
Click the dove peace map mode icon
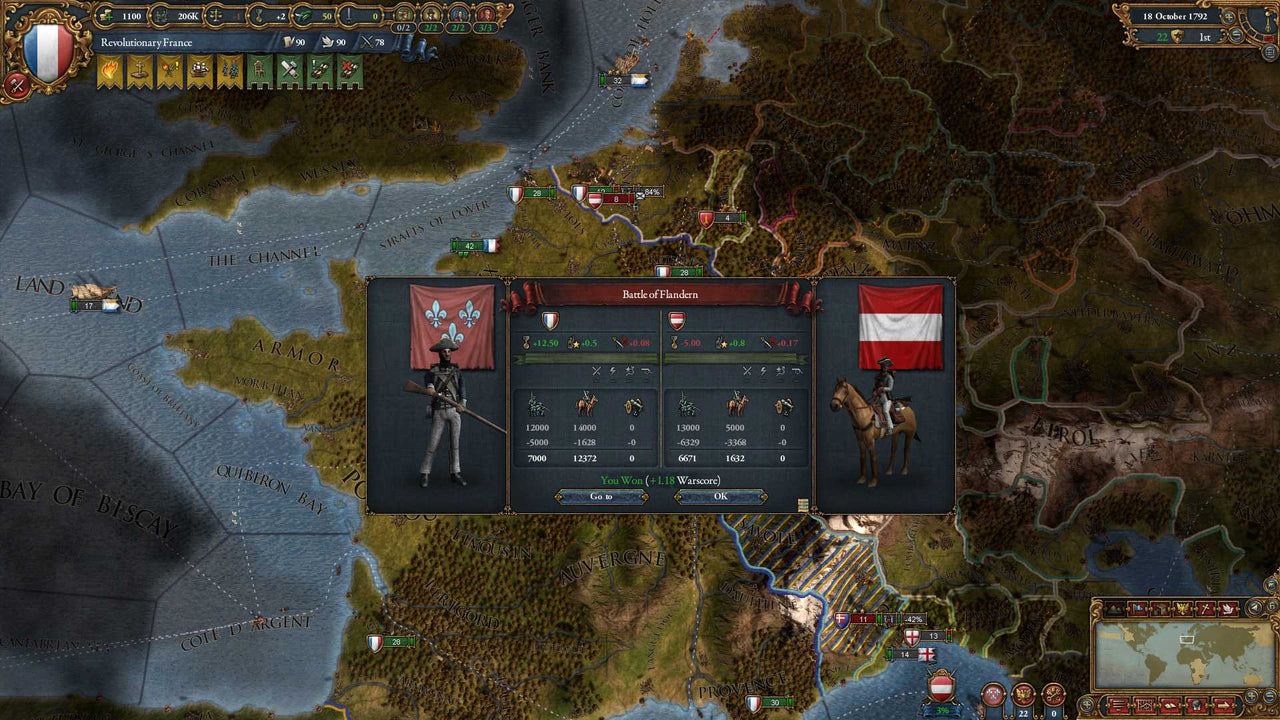pyautogui.click(x=1227, y=608)
